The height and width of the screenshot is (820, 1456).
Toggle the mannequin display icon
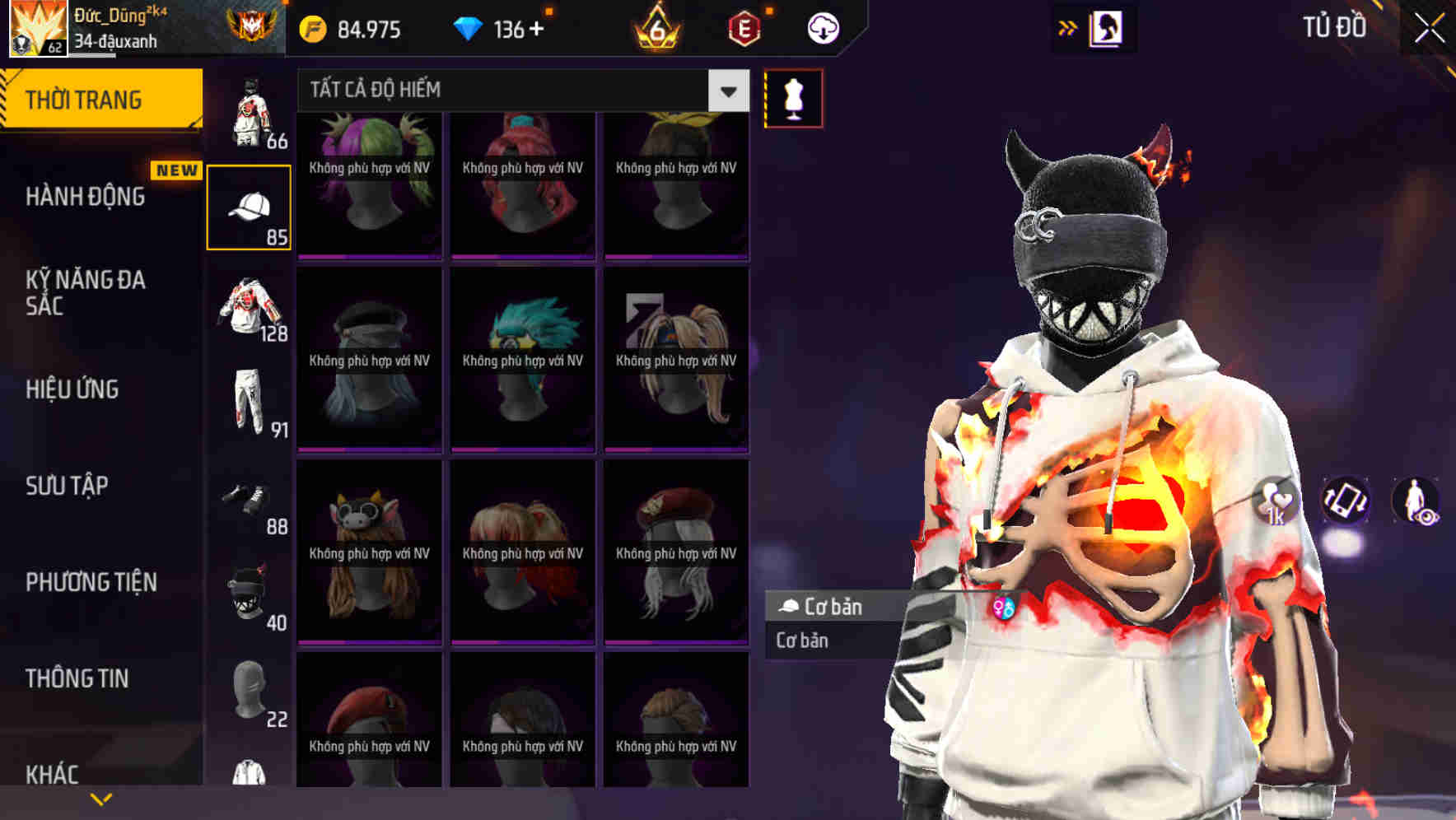[793, 97]
